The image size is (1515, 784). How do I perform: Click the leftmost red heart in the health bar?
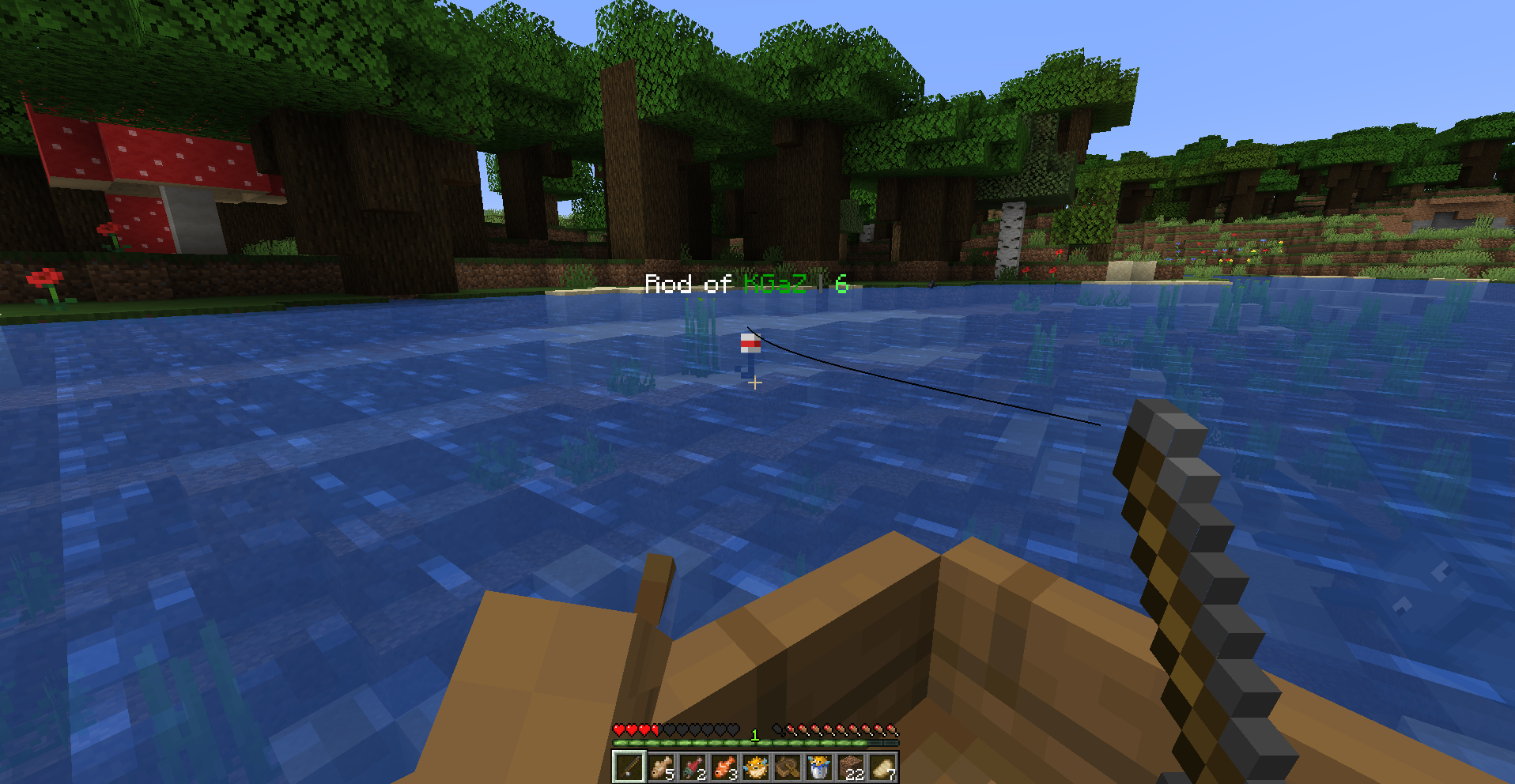coord(619,729)
